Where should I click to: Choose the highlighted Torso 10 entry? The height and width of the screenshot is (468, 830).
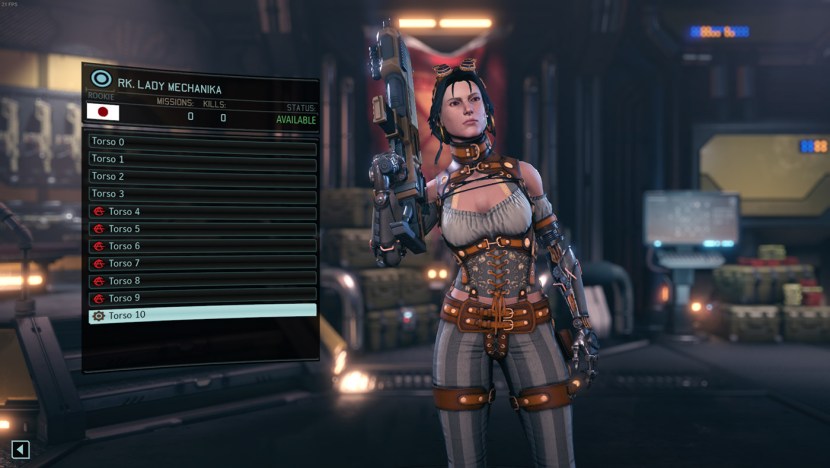[202, 315]
